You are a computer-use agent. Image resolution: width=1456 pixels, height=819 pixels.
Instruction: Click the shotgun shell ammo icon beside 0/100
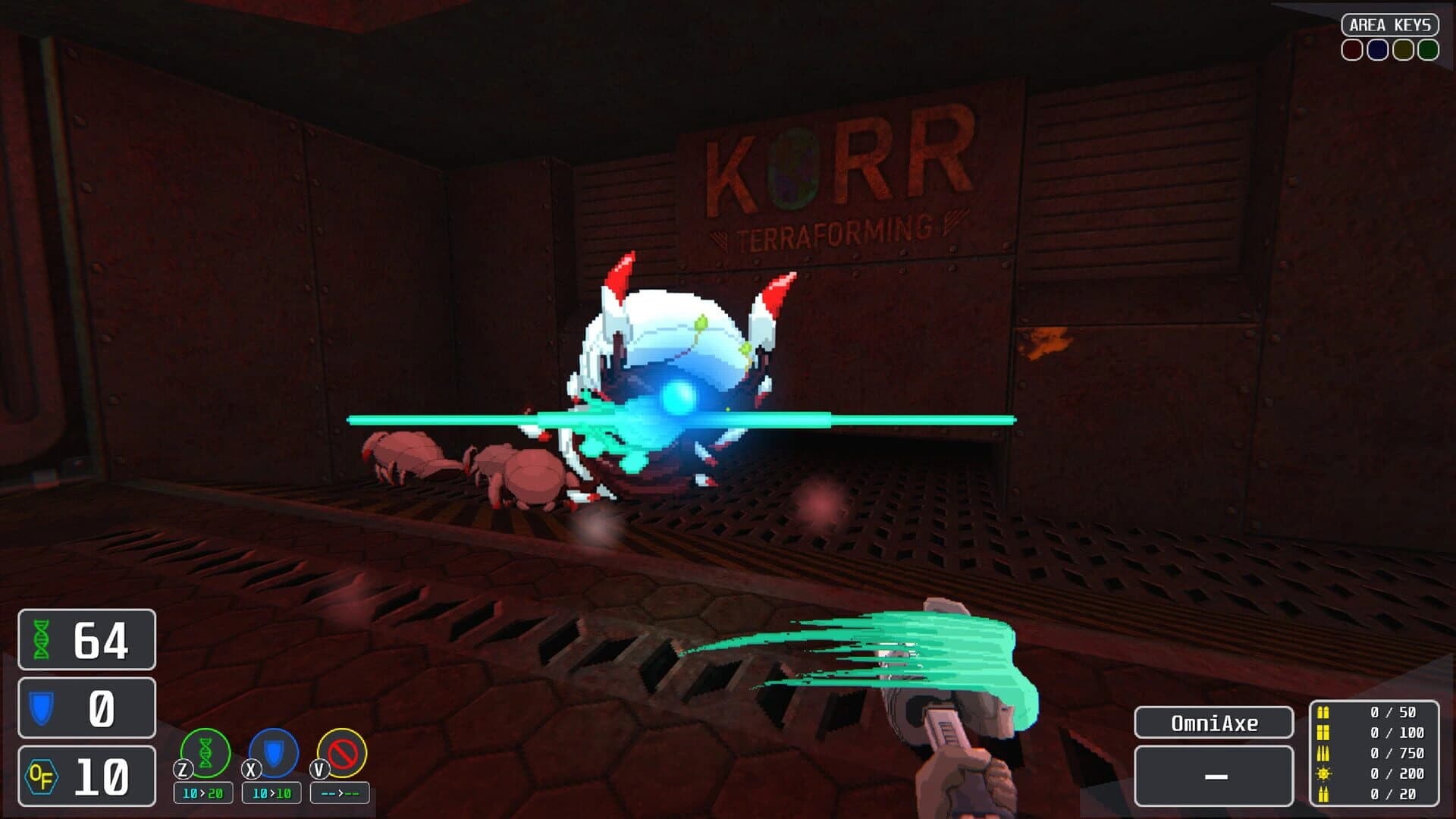[1325, 733]
